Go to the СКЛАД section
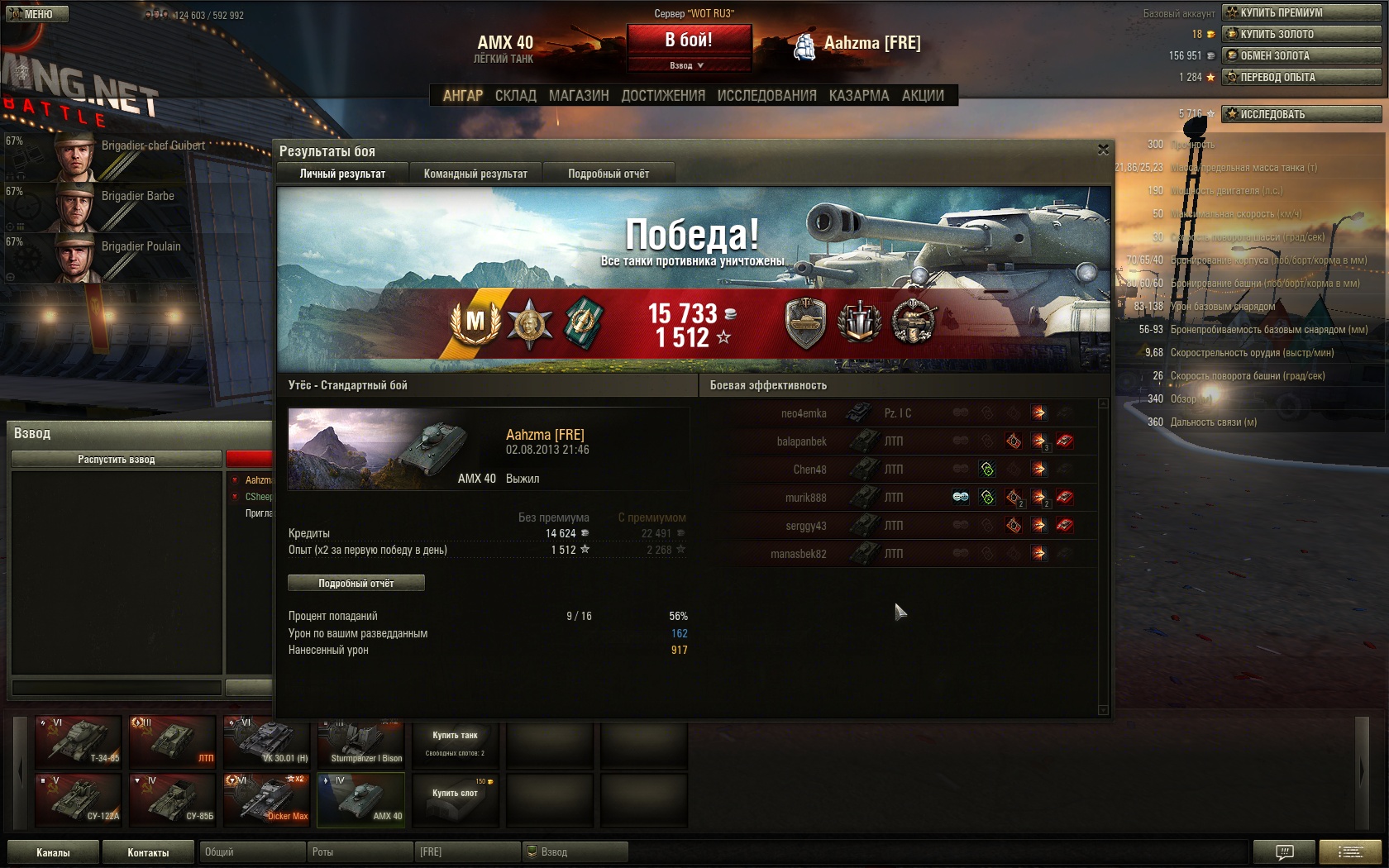Image resolution: width=1389 pixels, height=868 pixels. pos(516,96)
